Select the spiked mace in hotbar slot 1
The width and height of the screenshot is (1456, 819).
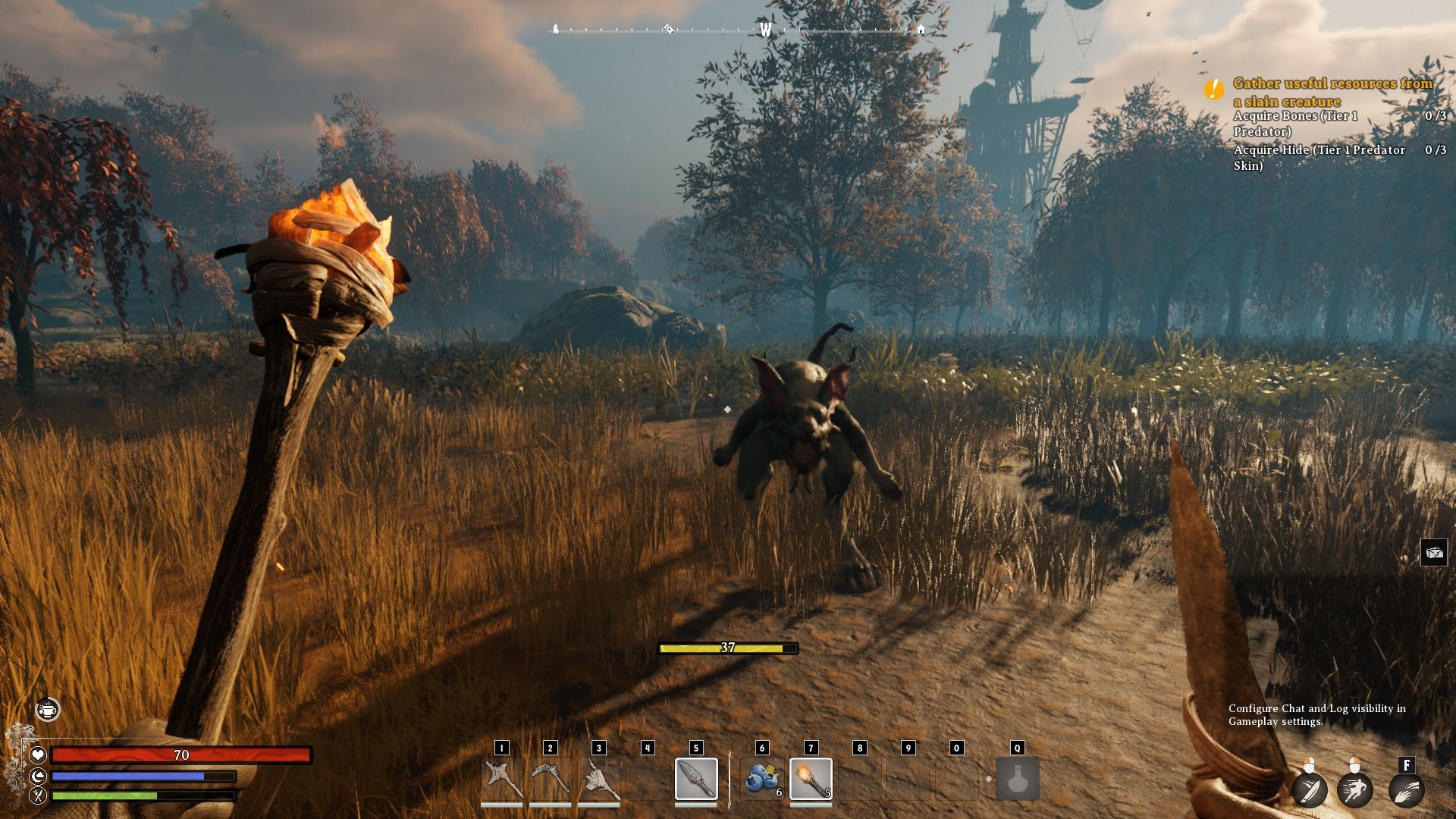[501, 779]
